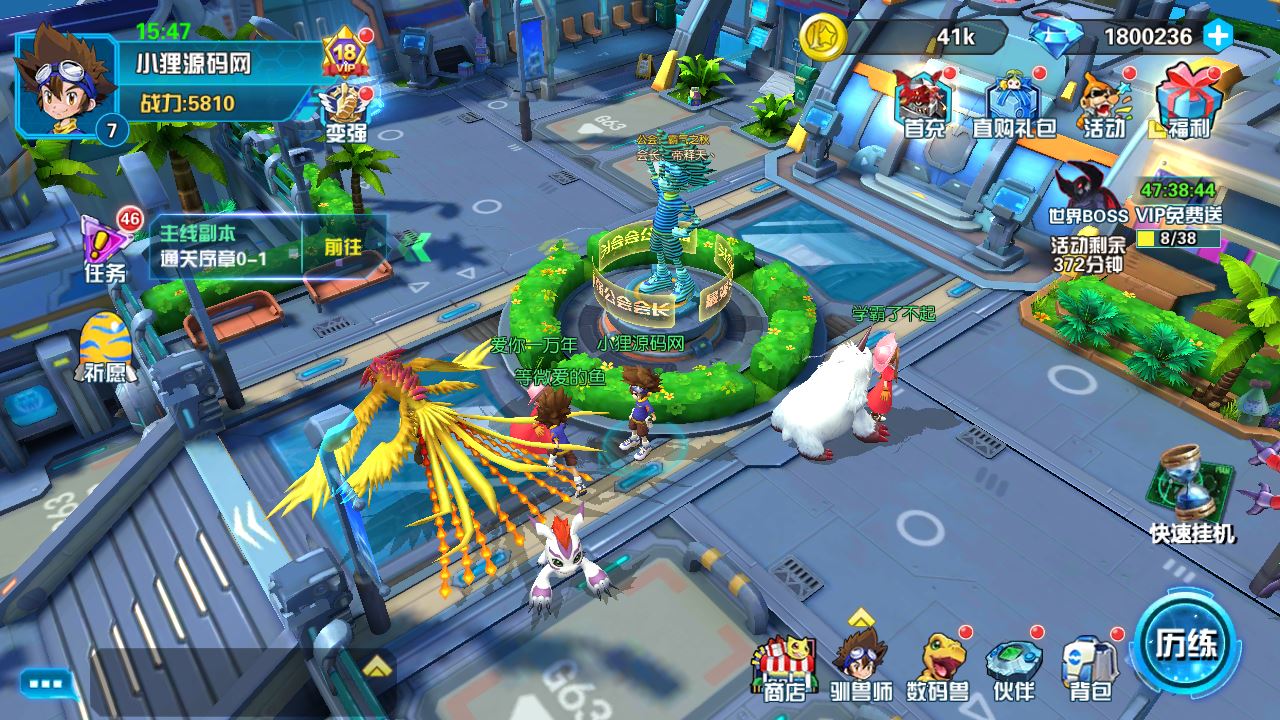The height and width of the screenshot is (720, 1280).
Task: Open the 伙伴 partner menu
Action: point(1013,665)
